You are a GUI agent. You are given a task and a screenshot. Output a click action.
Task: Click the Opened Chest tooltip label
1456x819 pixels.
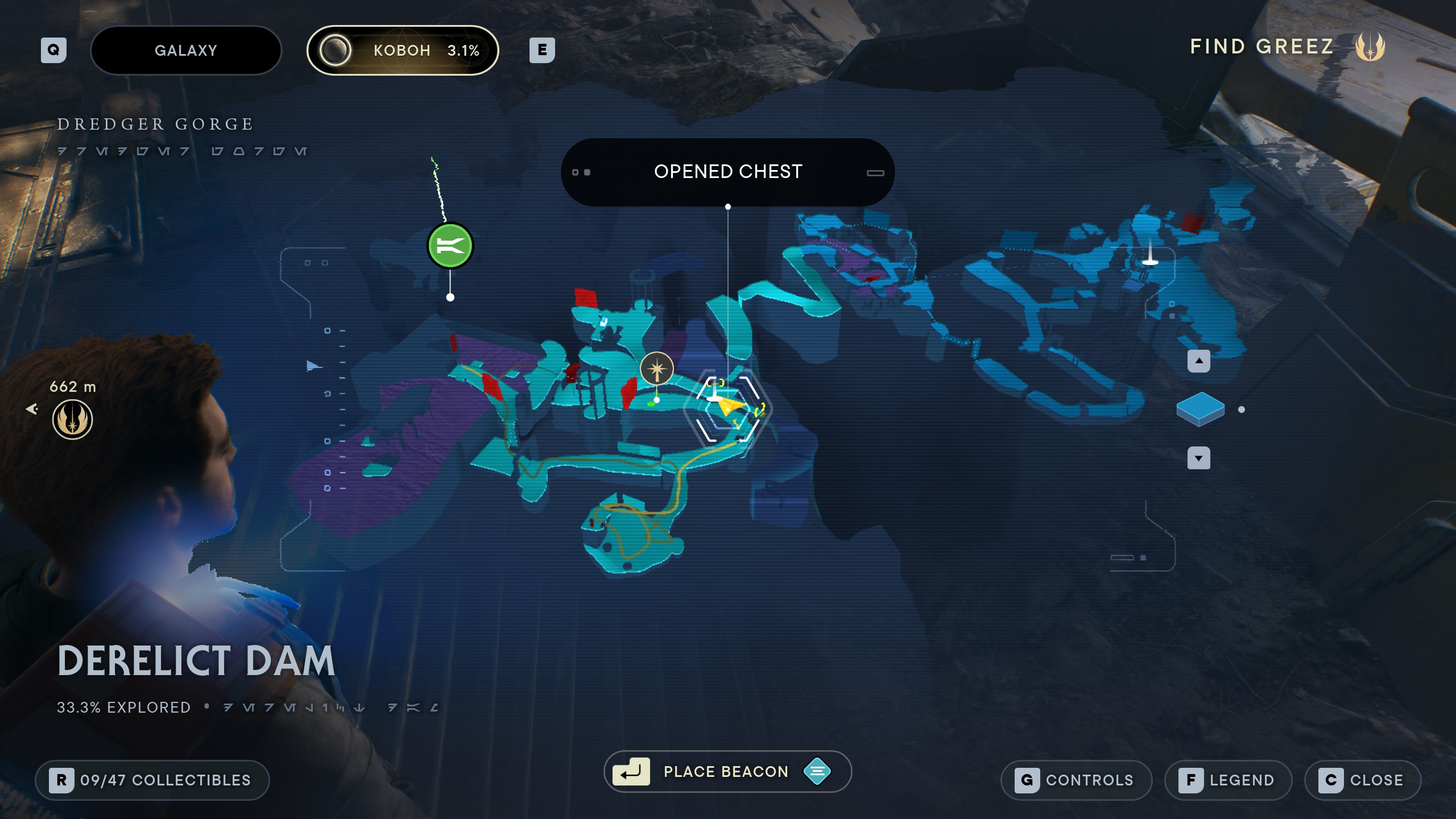[727, 172]
